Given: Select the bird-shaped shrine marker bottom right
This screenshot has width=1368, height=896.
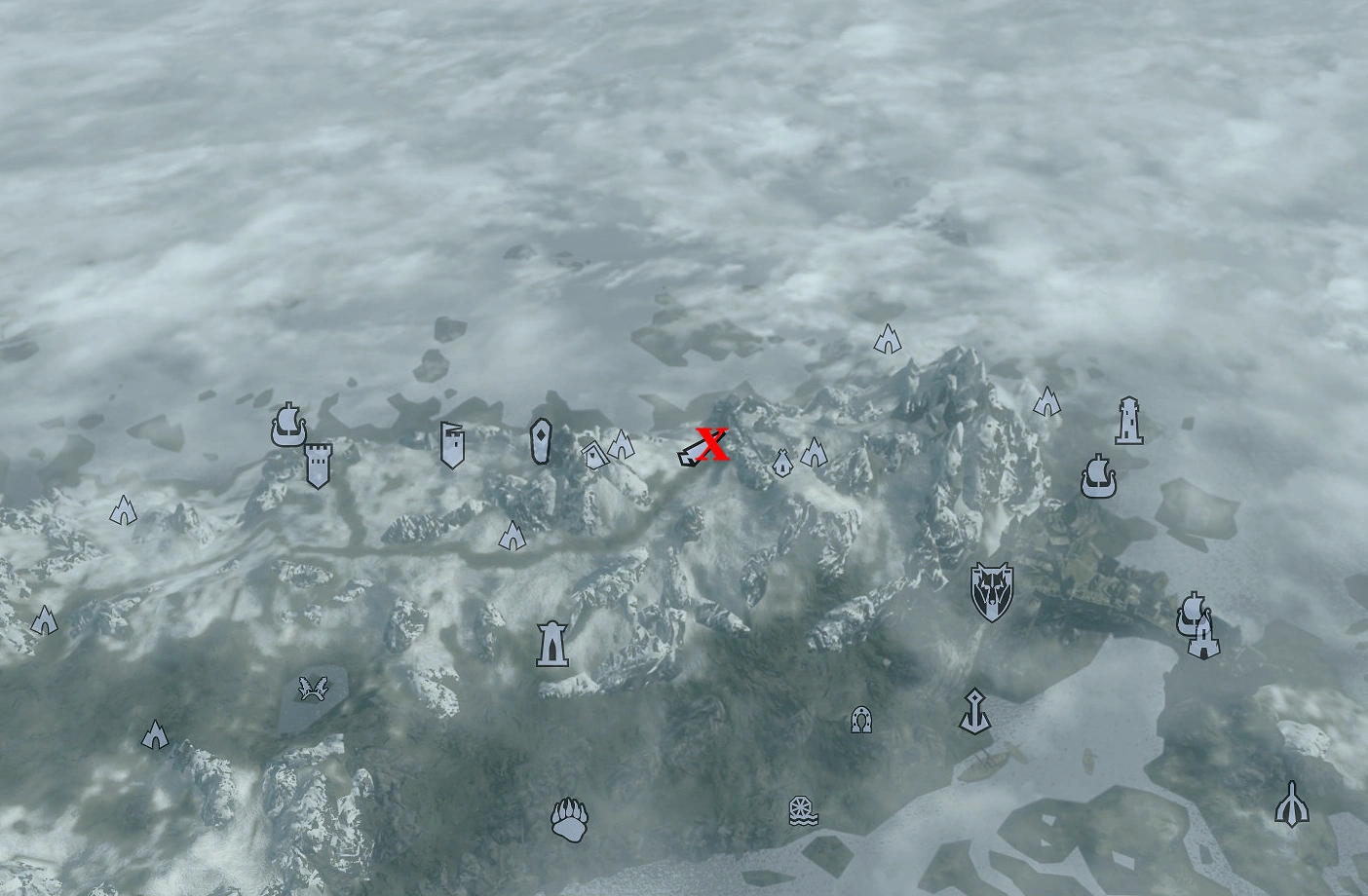Looking at the screenshot, I should (1292, 805).
